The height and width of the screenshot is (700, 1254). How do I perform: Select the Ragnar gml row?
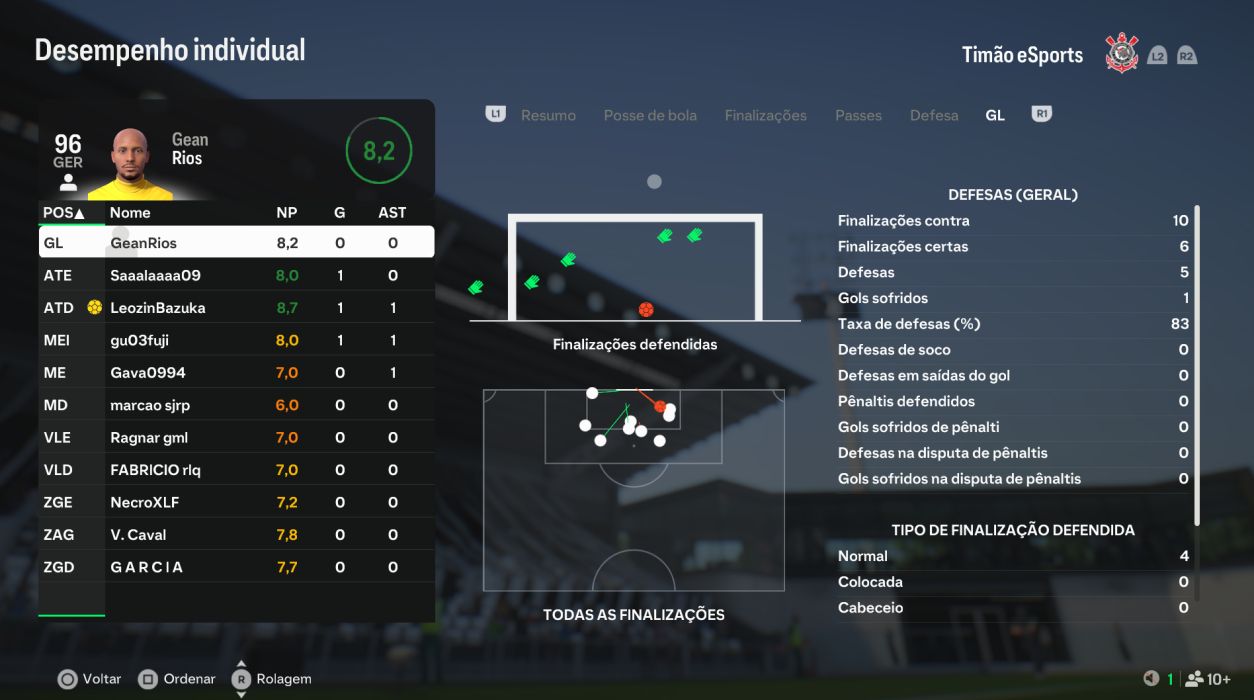point(236,438)
